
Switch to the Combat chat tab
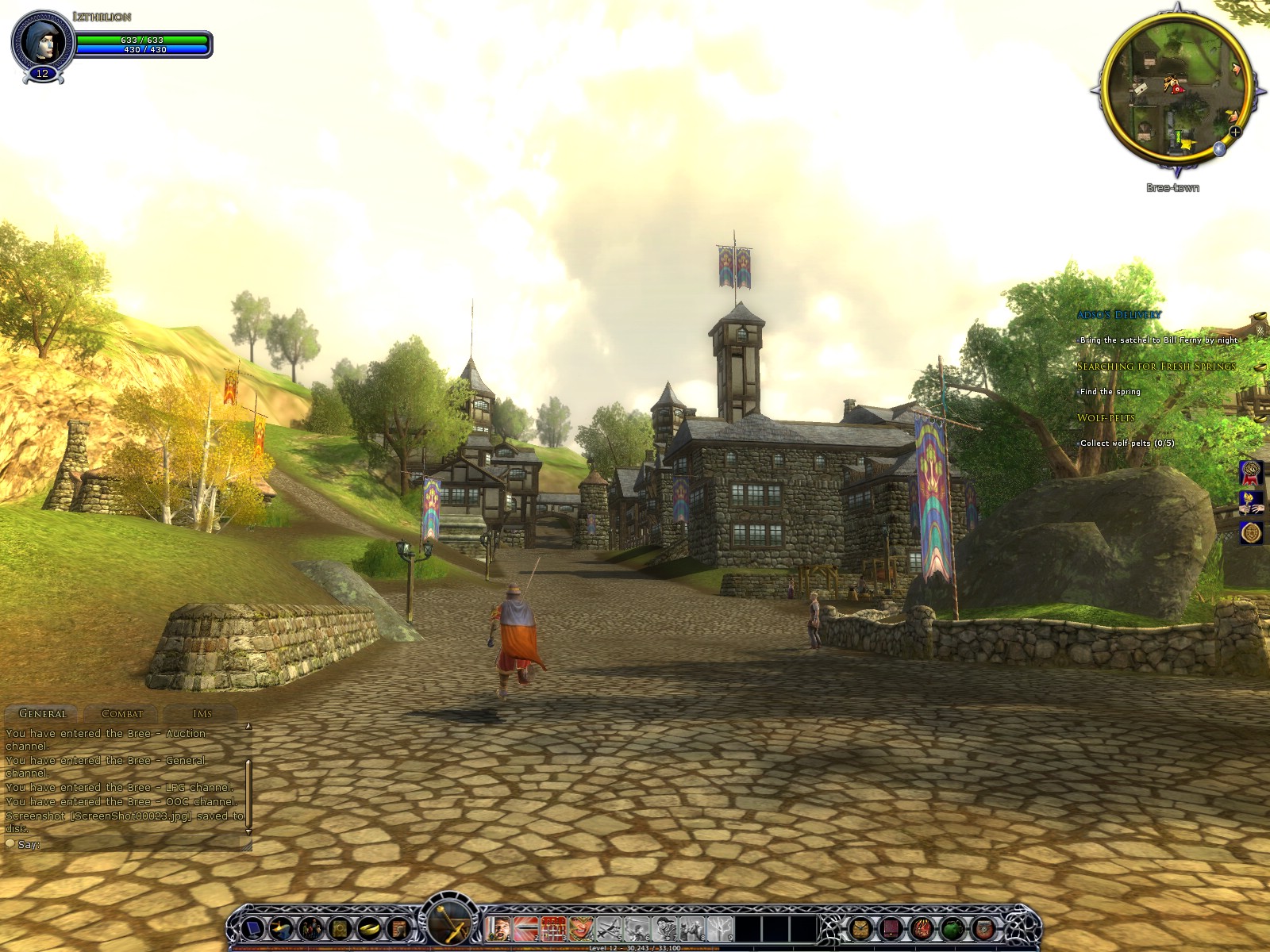pyautogui.click(x=121, y=713)
